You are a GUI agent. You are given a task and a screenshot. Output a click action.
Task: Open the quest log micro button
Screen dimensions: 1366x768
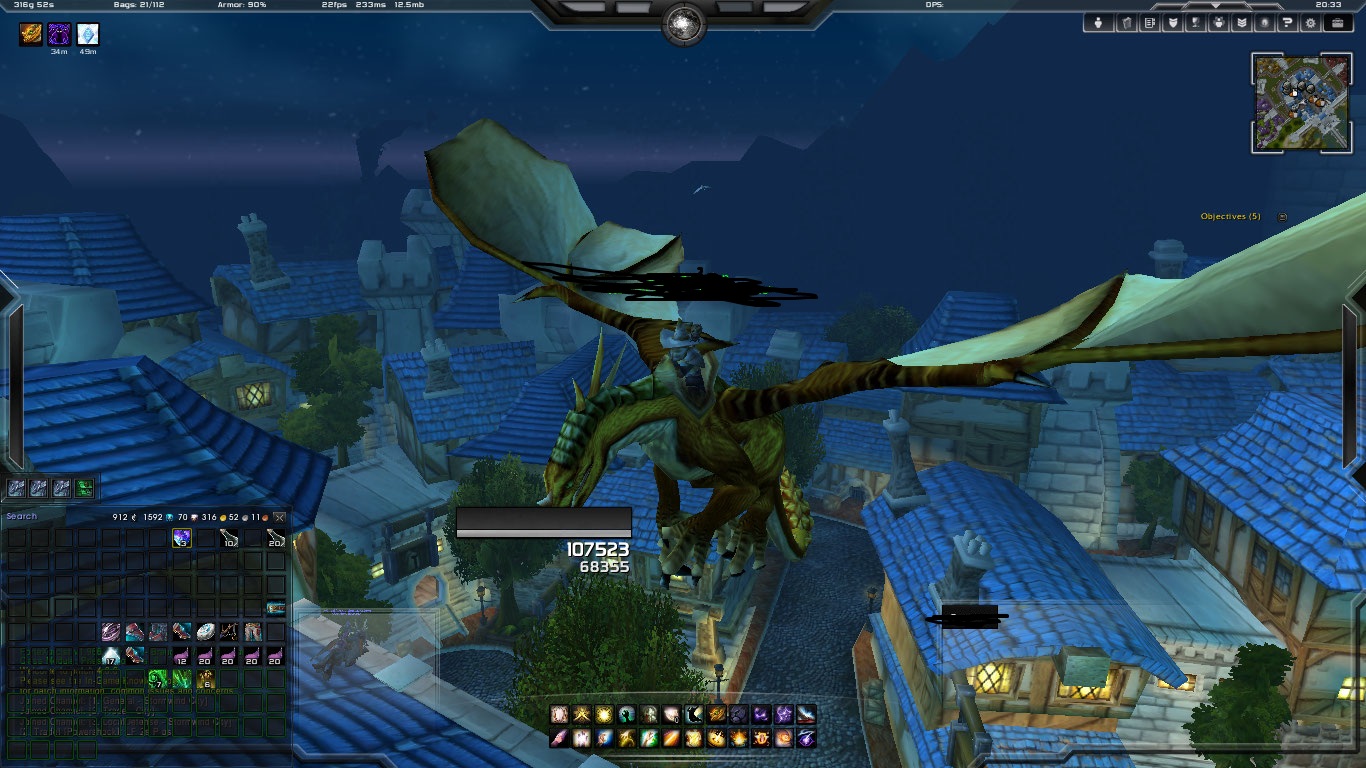(1152, 23)
